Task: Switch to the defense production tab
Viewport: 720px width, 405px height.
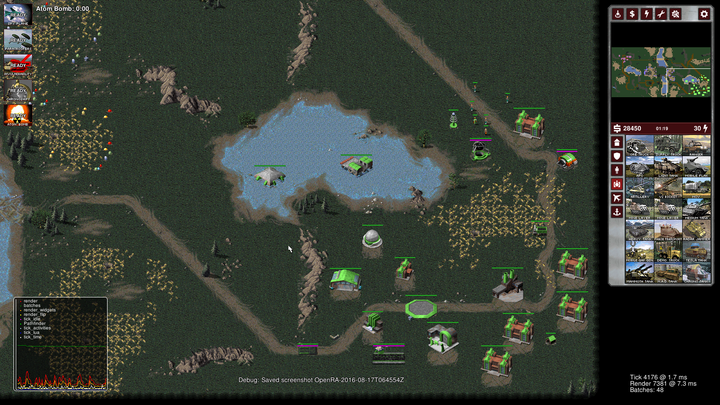Action: [x=616, y=155]
